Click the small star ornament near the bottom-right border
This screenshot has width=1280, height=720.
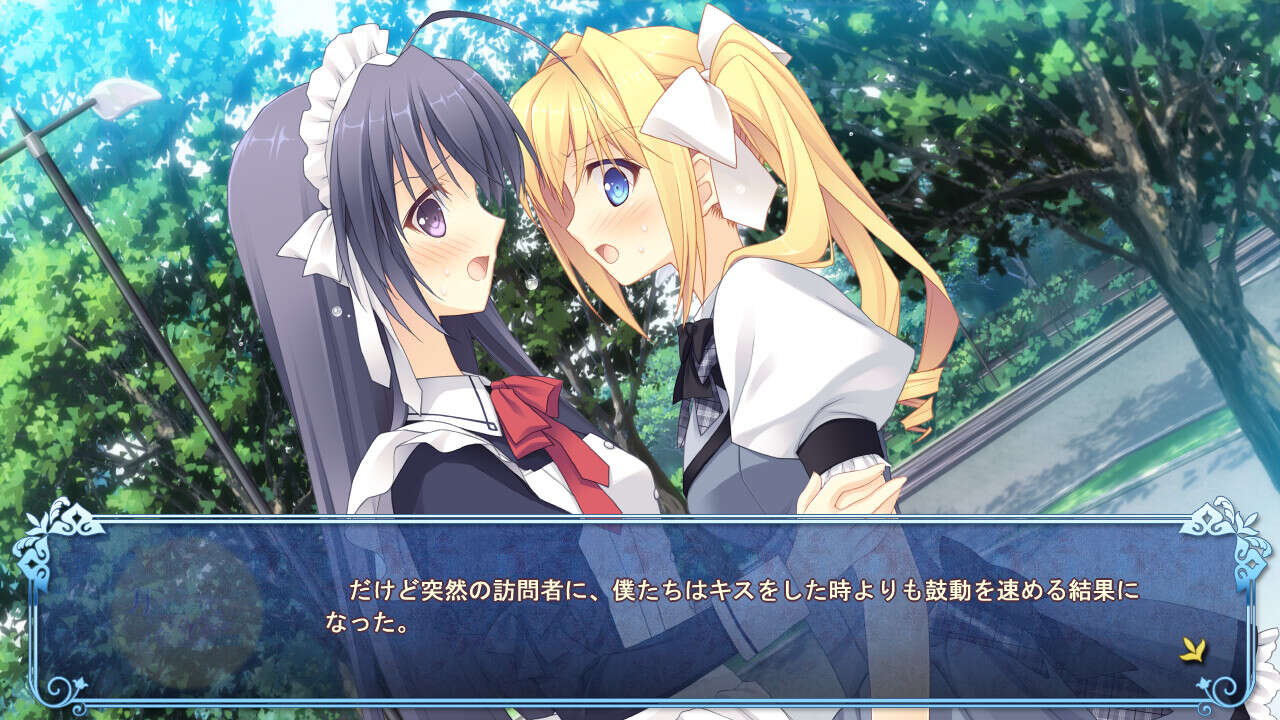[1205, 682]
